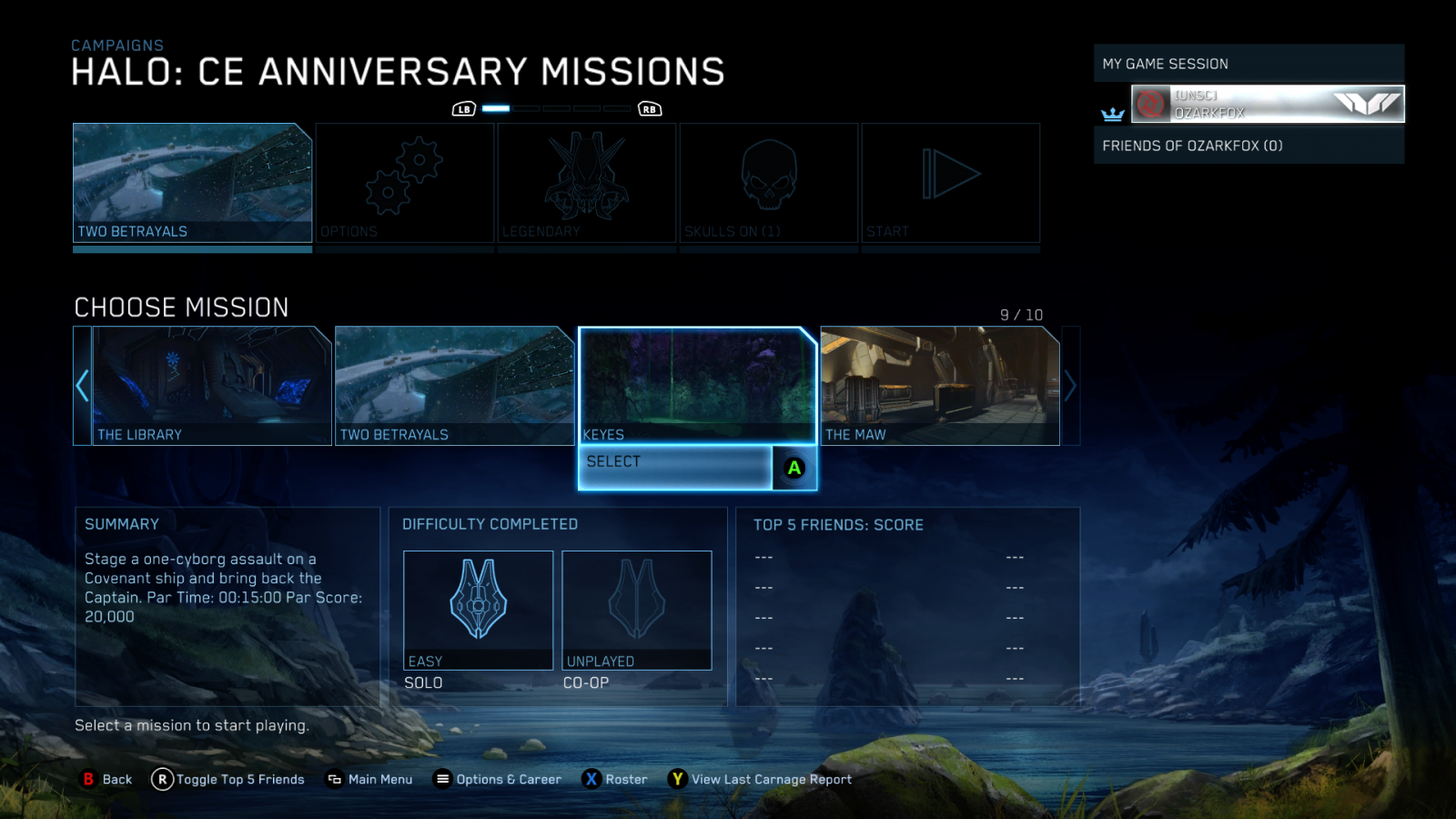Choose the Legendary difficulty tab
Screen dimensions: 1456x819
click(x=587, y=182)
